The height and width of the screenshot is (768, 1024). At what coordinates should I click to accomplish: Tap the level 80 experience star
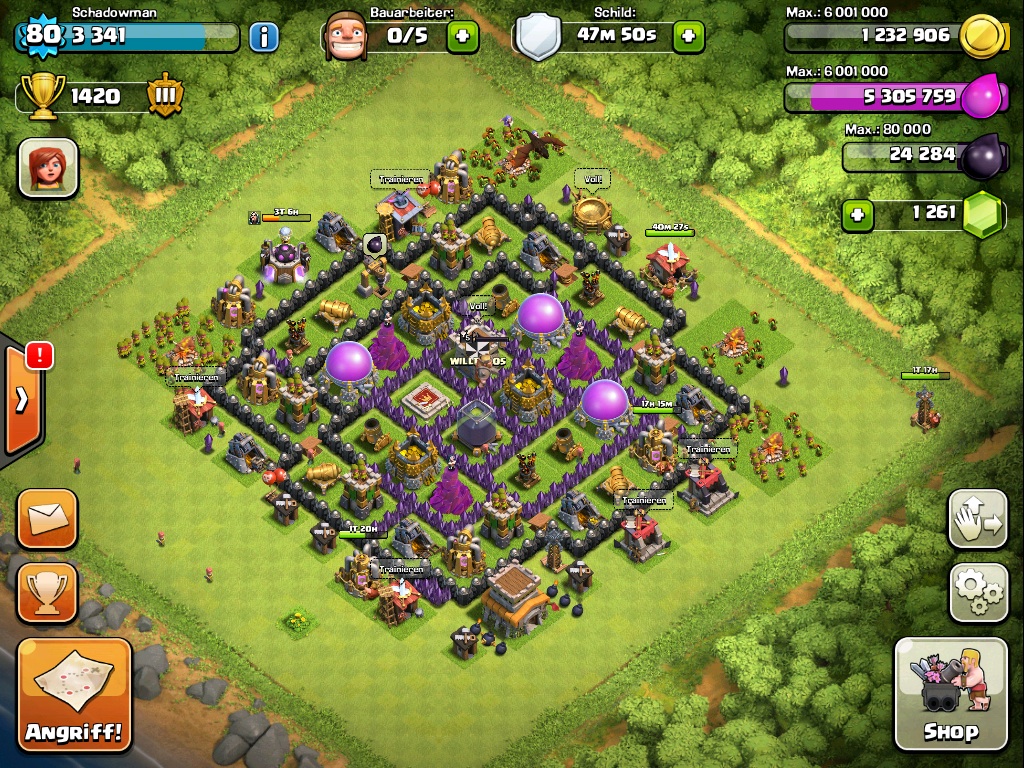[42, 35]
